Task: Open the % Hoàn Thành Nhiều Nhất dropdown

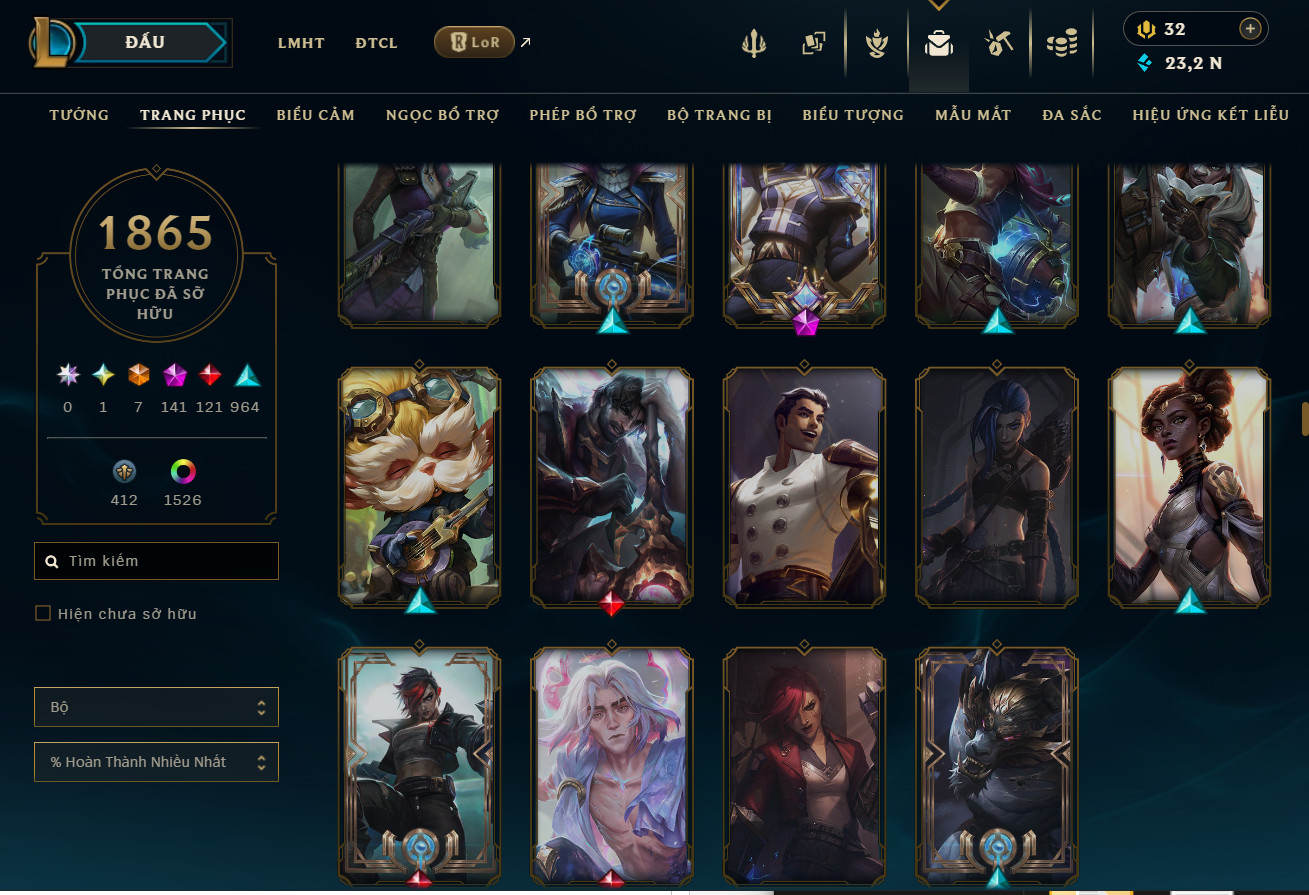Action: coord(156,762)
